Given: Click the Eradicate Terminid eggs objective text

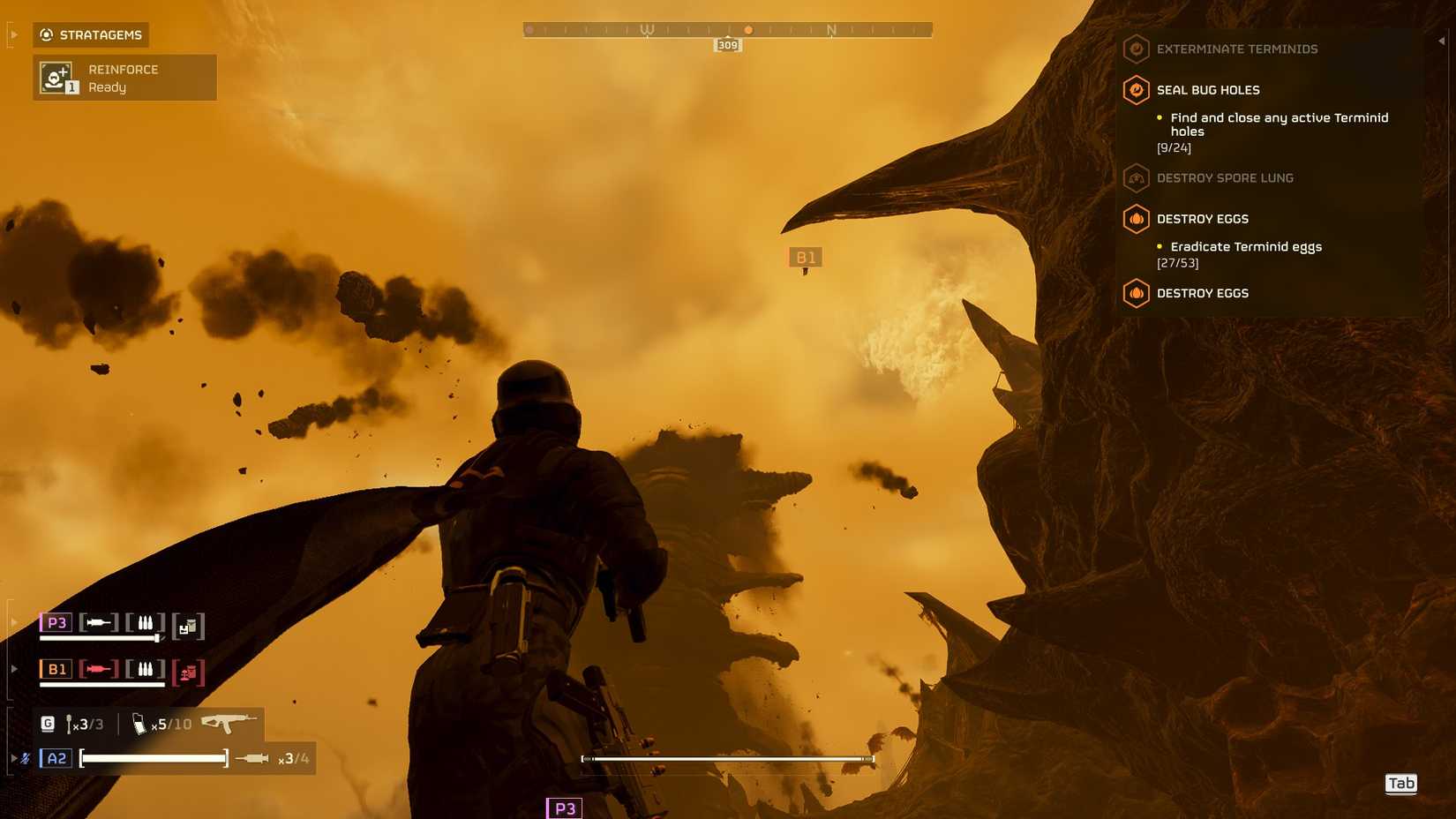Looking at the screenshot, I should (x=1245, y=246).
